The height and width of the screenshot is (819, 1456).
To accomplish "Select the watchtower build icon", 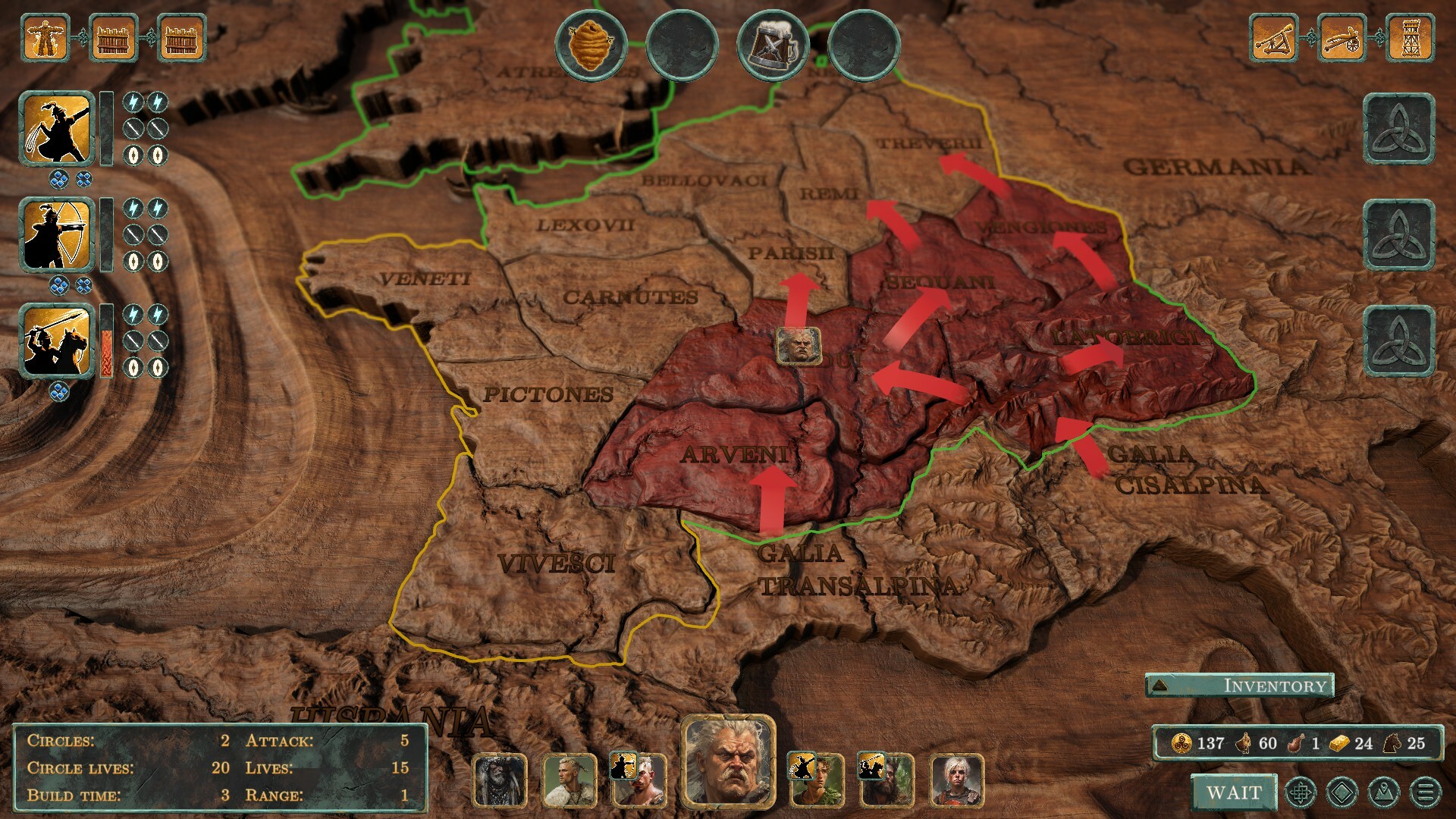I will (x=1410, y=36).
